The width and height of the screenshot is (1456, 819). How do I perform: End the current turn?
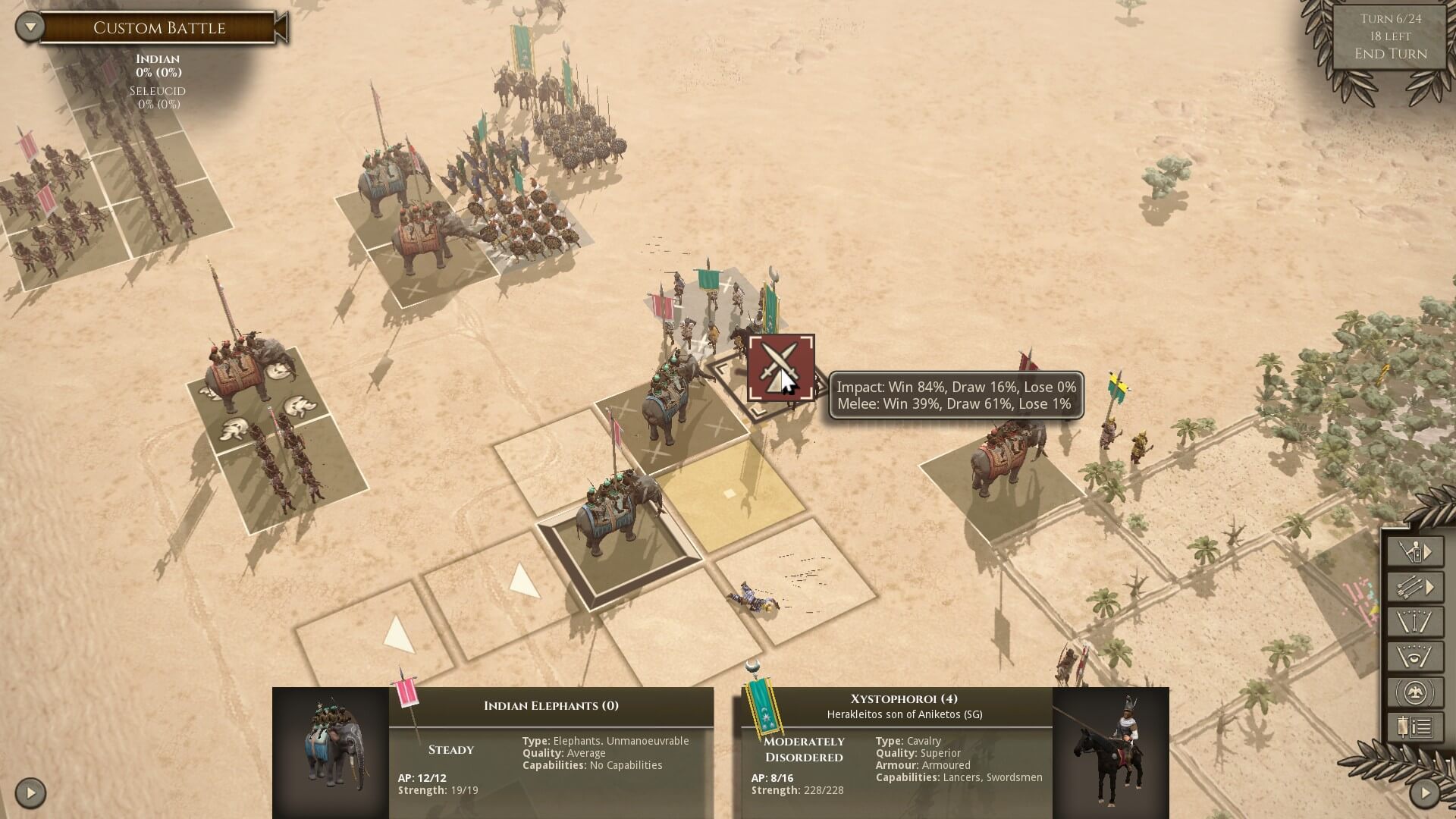tap(1391, 54)
